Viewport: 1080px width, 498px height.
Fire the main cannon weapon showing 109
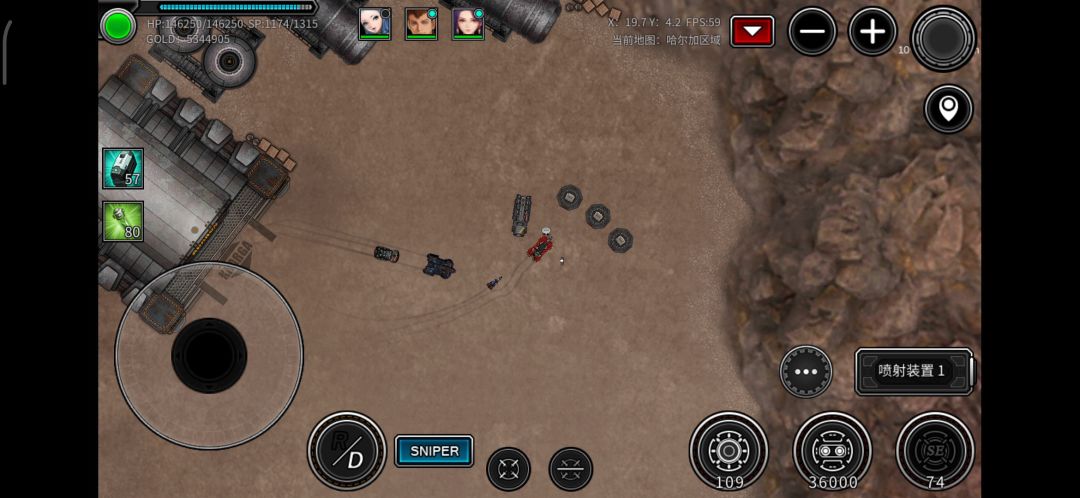729,450
